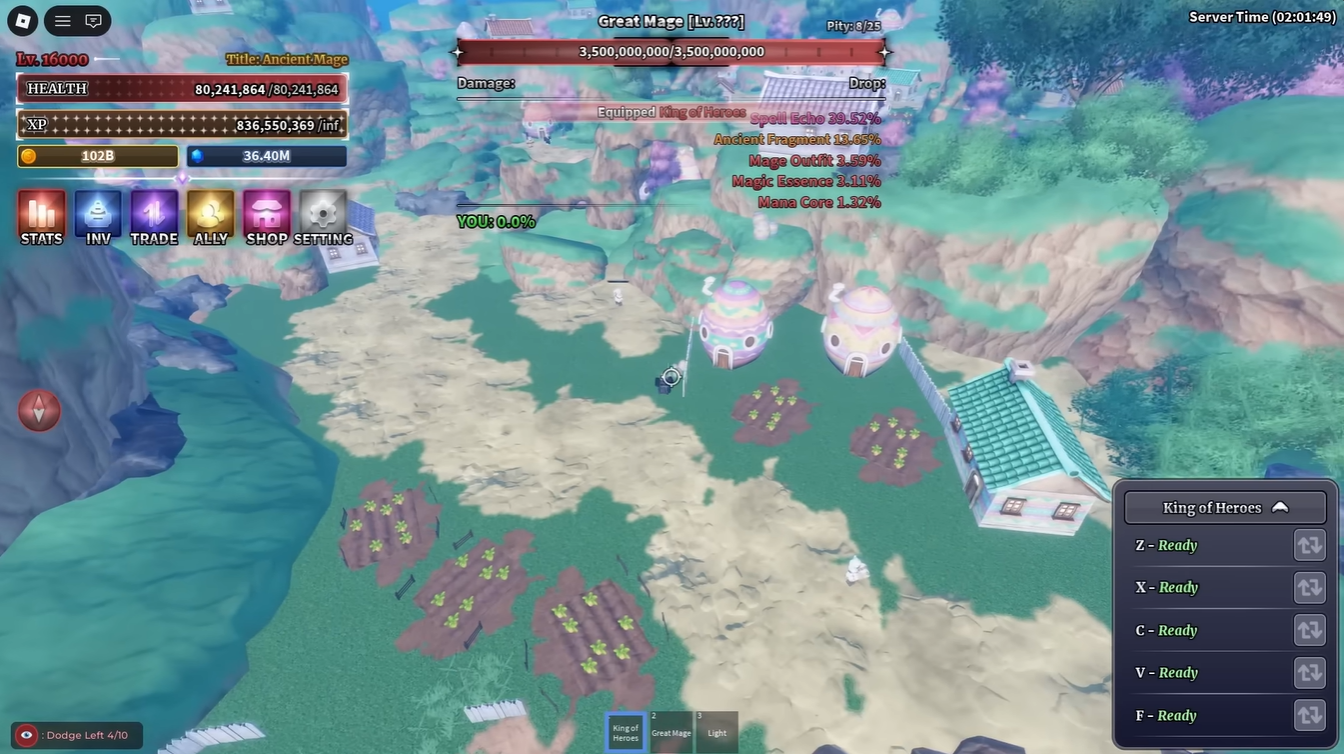The height and width of the screenshot is (754, 1344).
Task: Toggle the skill swap button beside Z
Action: [x=1309, y=545]
